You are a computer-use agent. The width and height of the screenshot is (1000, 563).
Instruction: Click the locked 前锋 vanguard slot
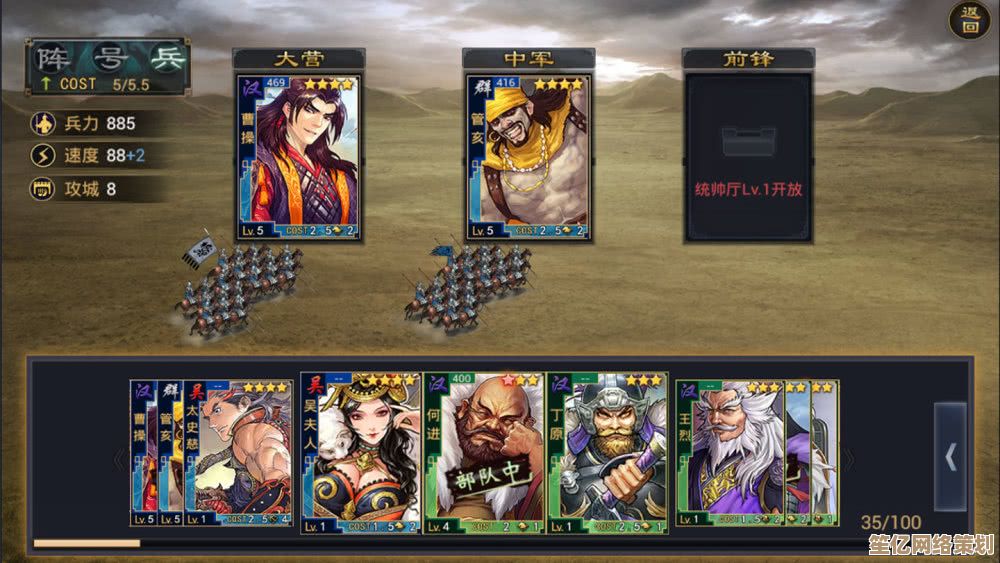747,157
